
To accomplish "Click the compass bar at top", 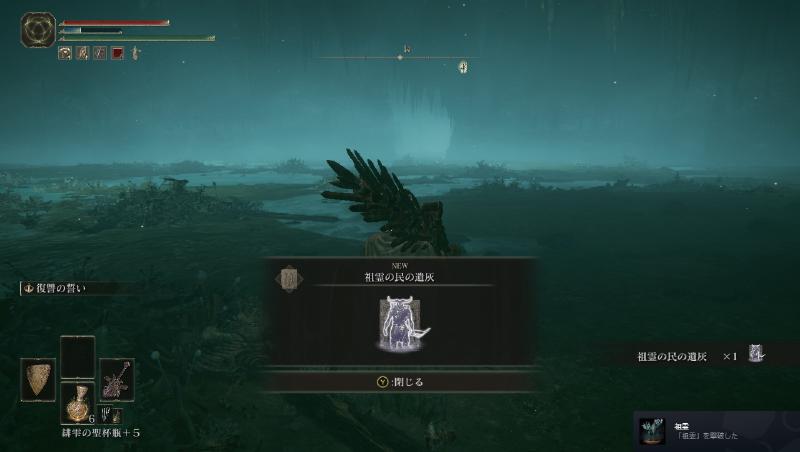I will 400,57.
